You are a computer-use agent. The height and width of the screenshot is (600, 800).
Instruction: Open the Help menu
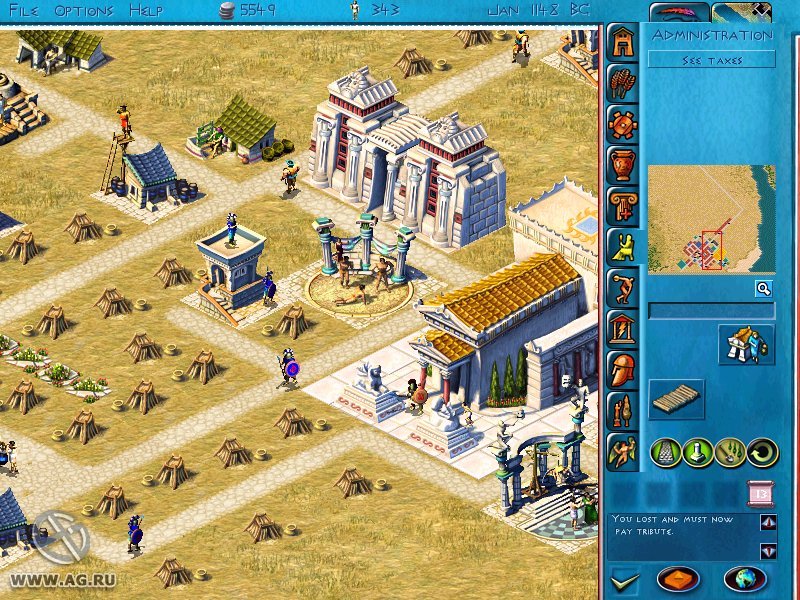click(x=145, y=10)
